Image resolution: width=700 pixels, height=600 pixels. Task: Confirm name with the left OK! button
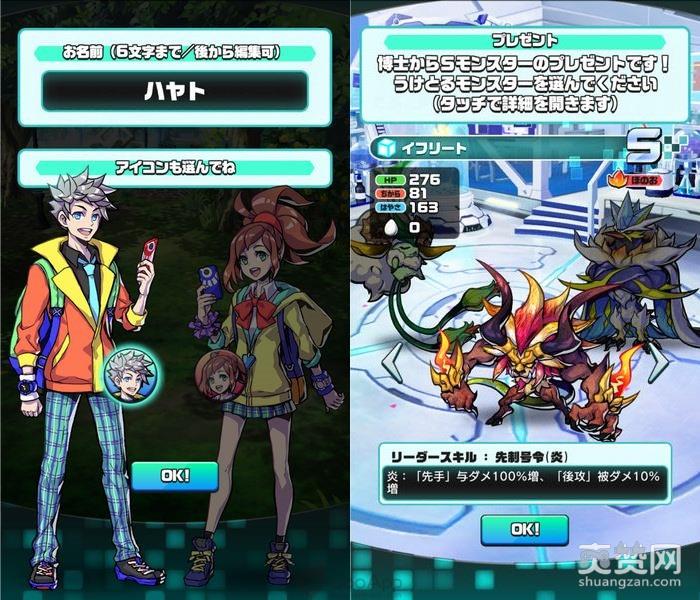[x=174, y=475]
